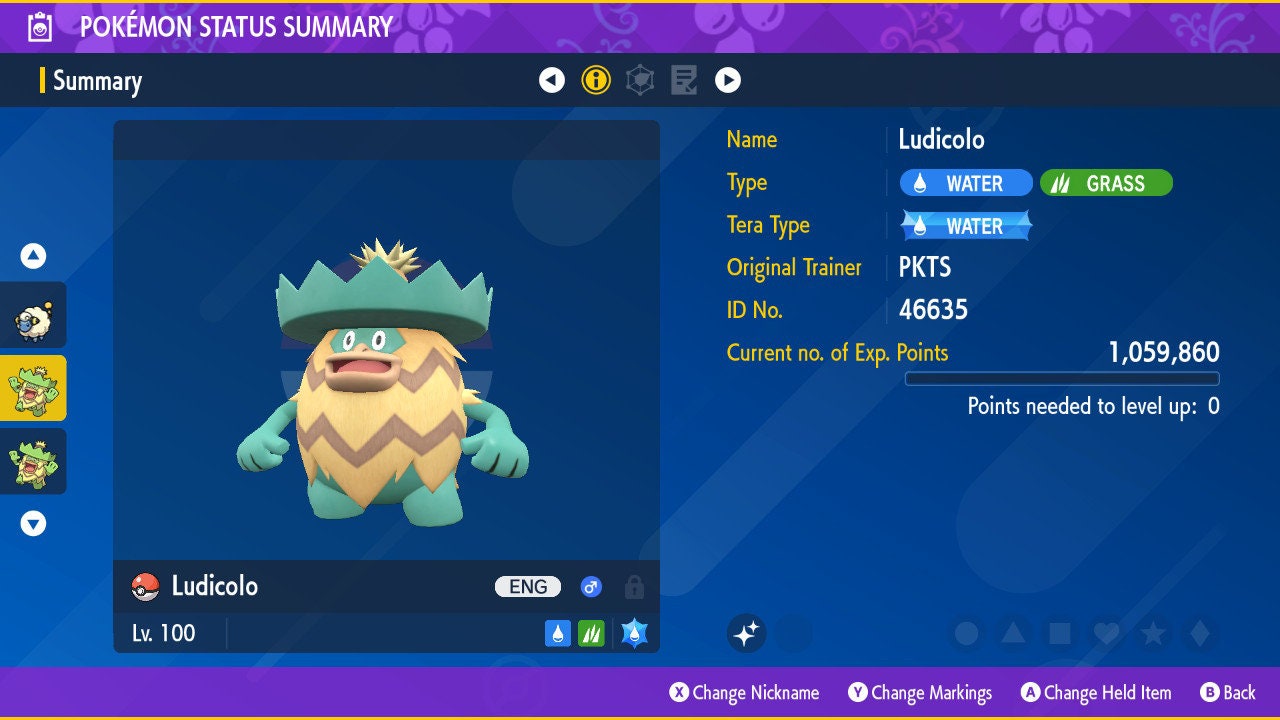Select the yellow info summary tab

[596, 80]
